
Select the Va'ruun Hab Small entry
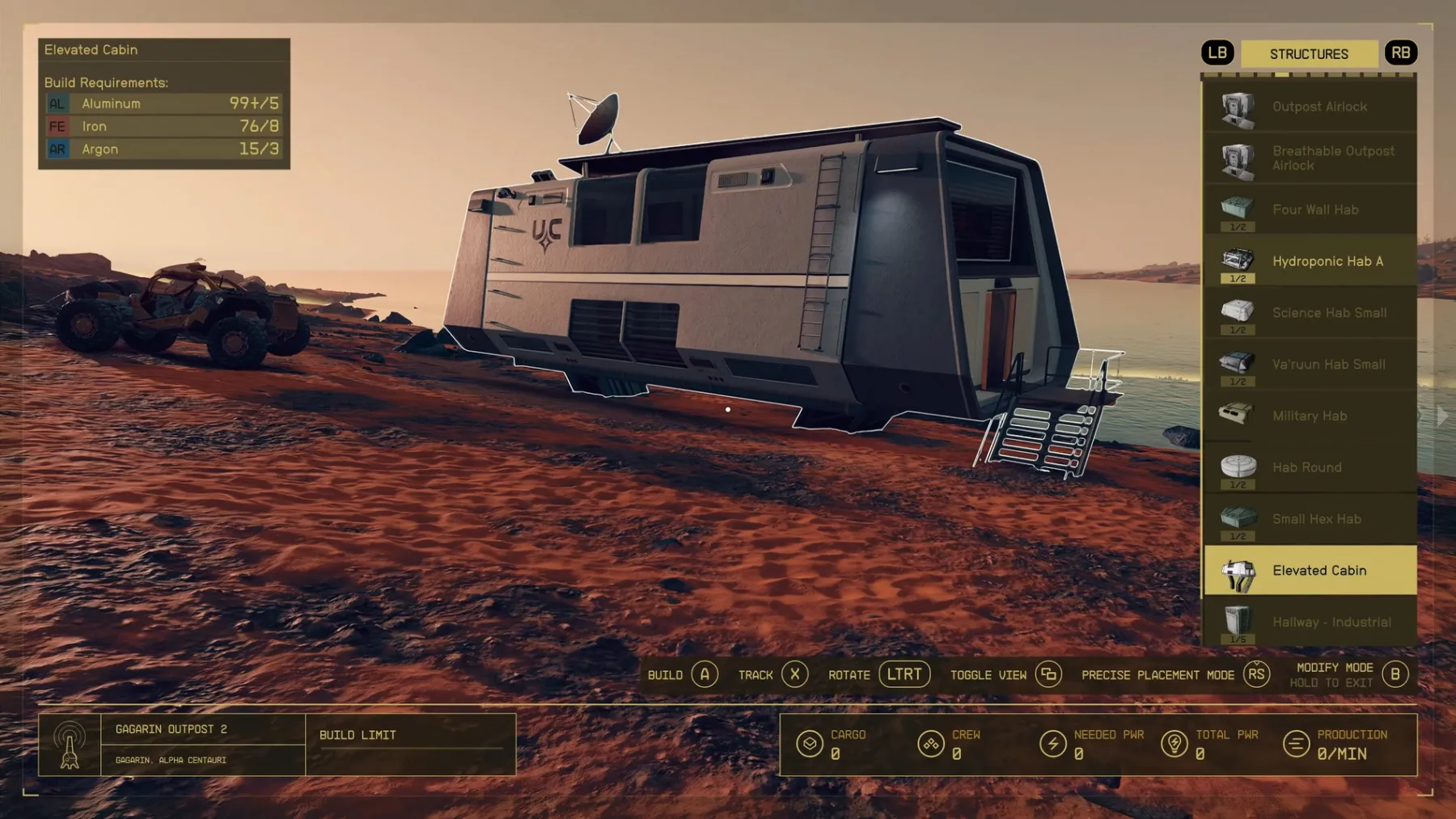1310,365
